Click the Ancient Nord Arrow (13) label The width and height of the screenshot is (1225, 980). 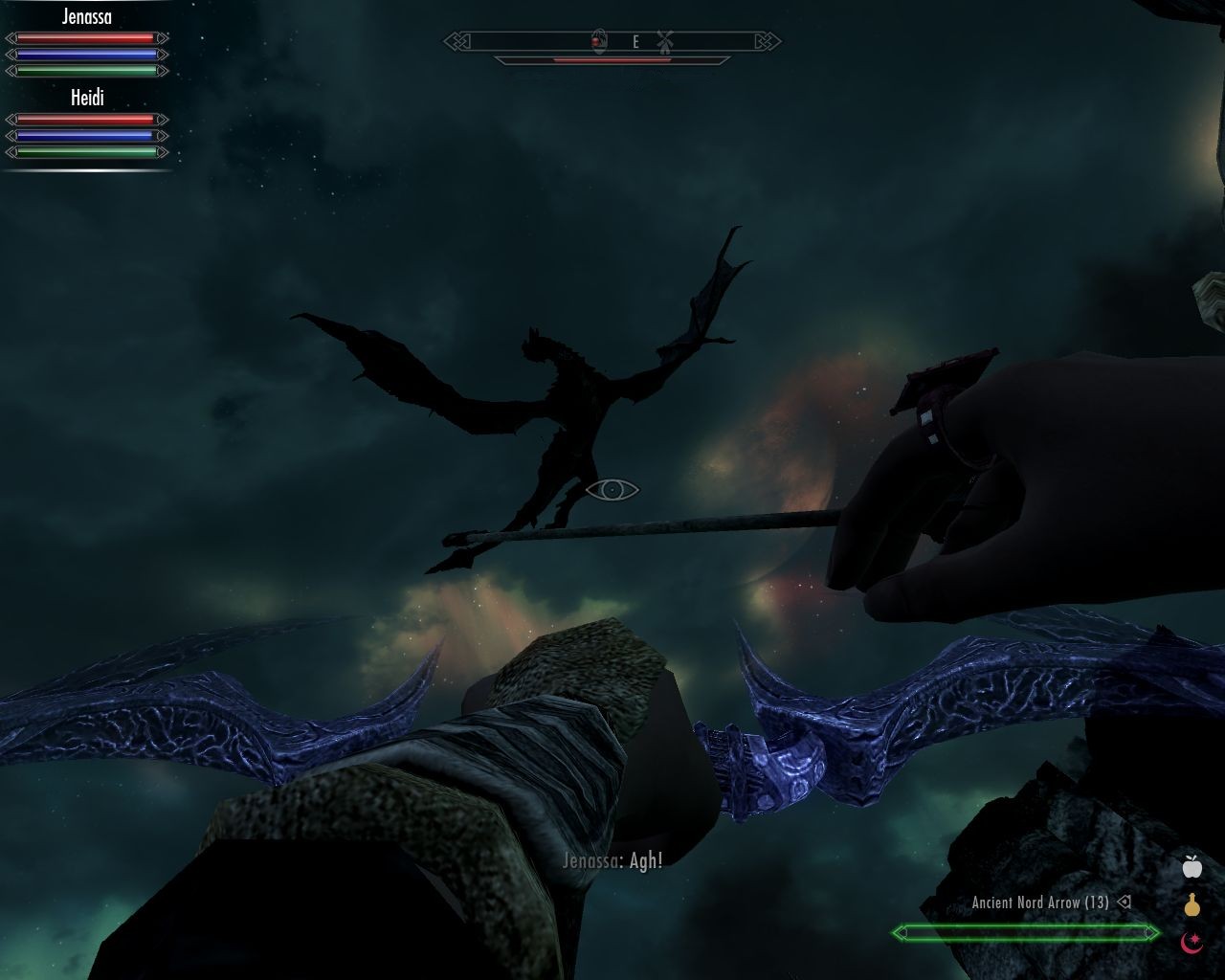1041,902
